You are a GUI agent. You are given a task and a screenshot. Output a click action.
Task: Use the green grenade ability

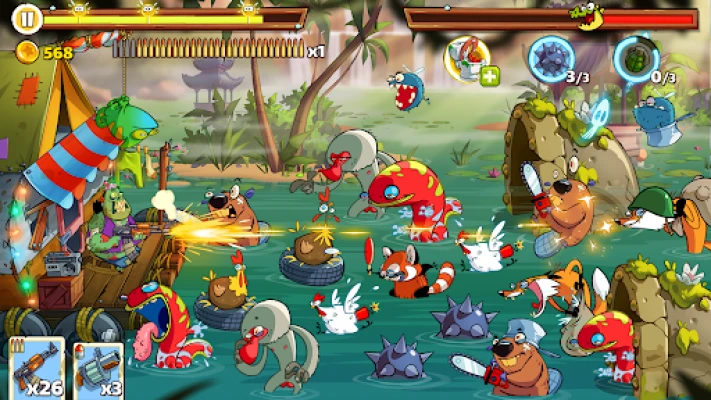(636, 55)
